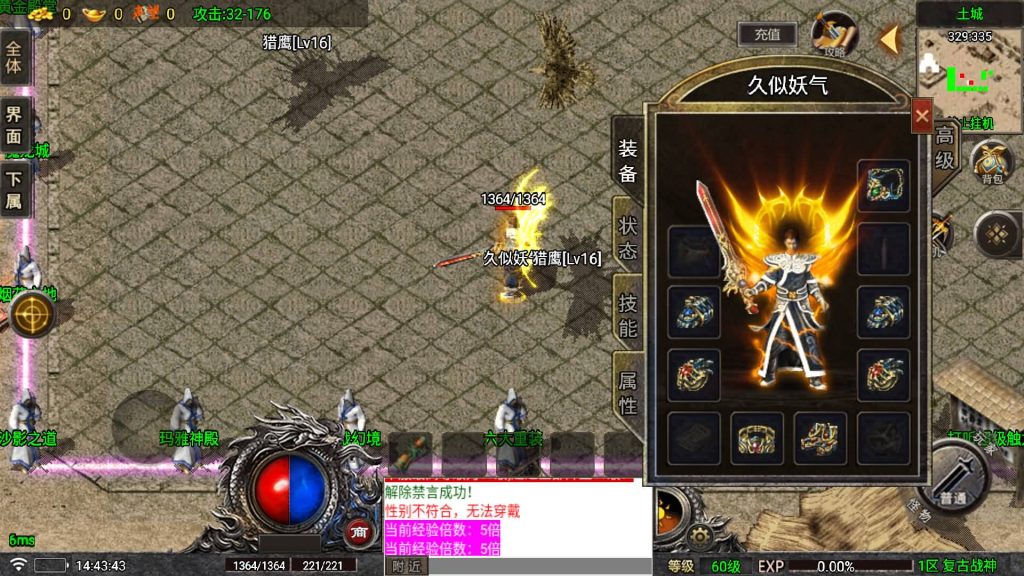Show the 属性 attributes tab
Viewport: 1024px width, 576px height.
pos(627,392)
